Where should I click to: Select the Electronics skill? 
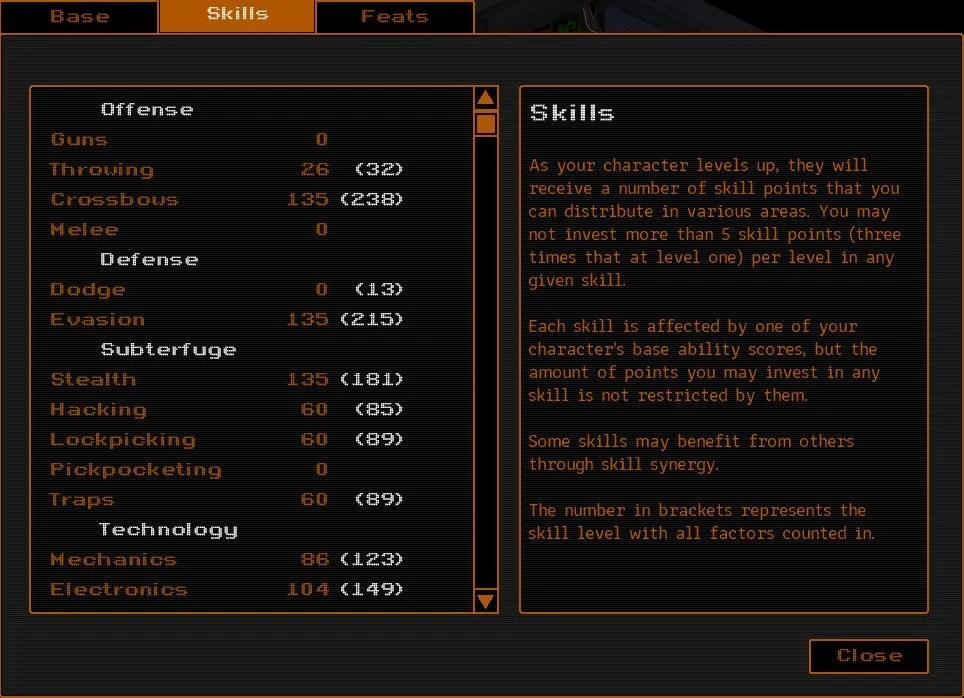point(118,590)
